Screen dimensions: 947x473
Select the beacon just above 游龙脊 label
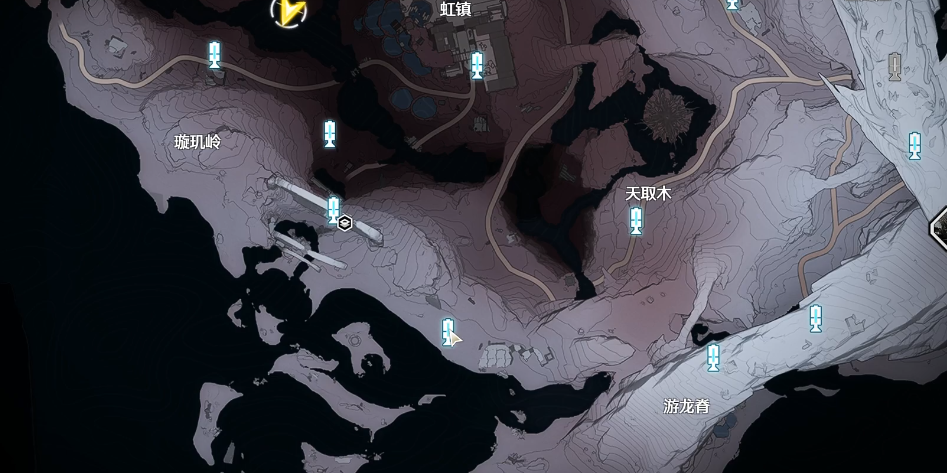713,356
